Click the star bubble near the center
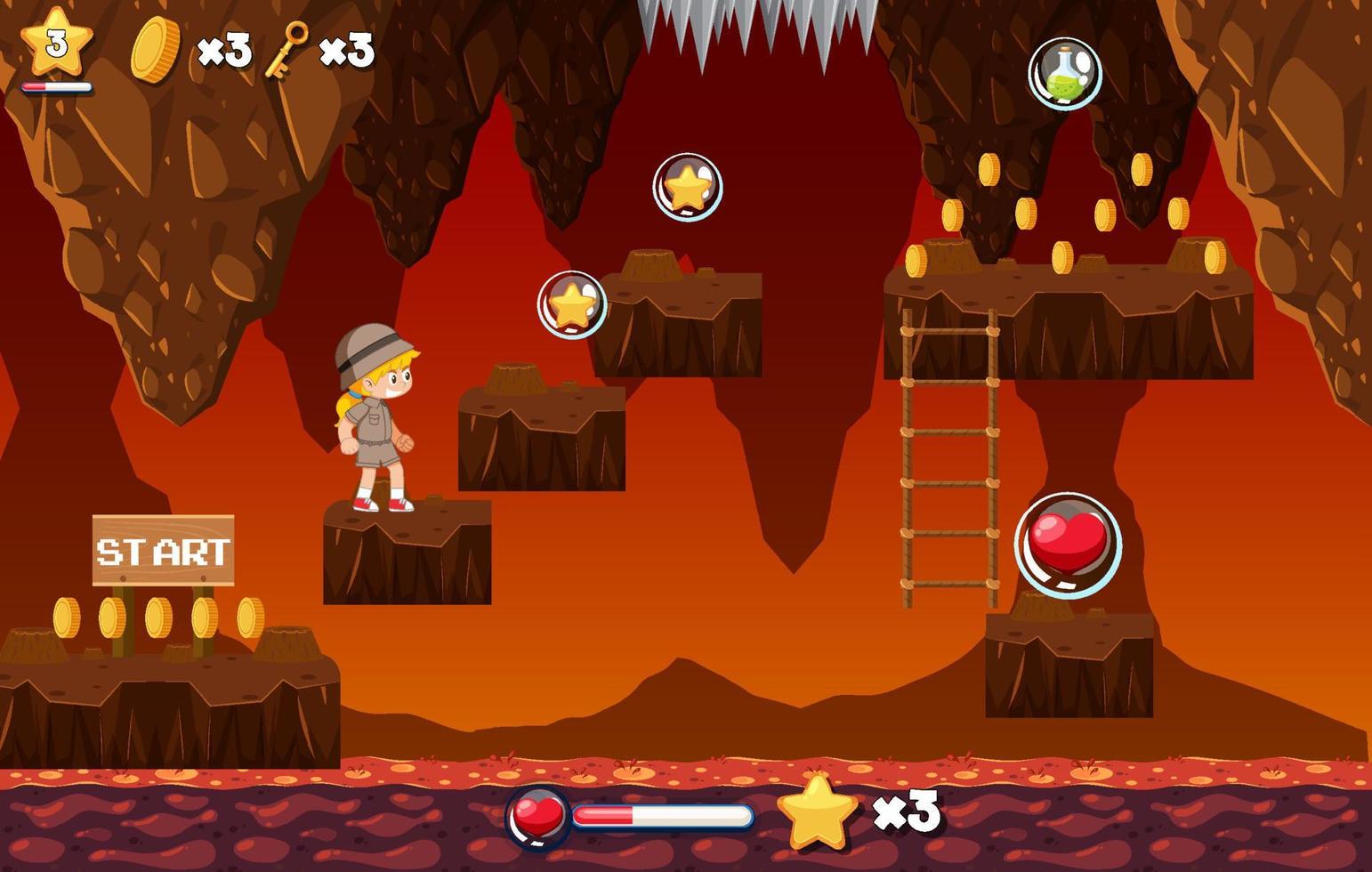Screen dimensions: 1372x872 click(x=687, y=187)
